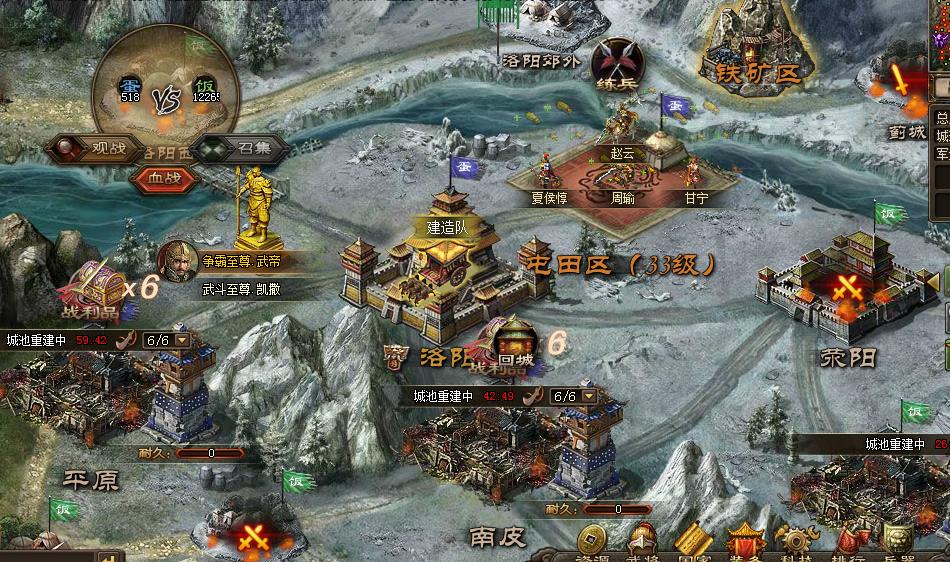The image size is (950, 562).
Task: Expand the 6/6 dropdown above 平原
Action: (182, 340)
